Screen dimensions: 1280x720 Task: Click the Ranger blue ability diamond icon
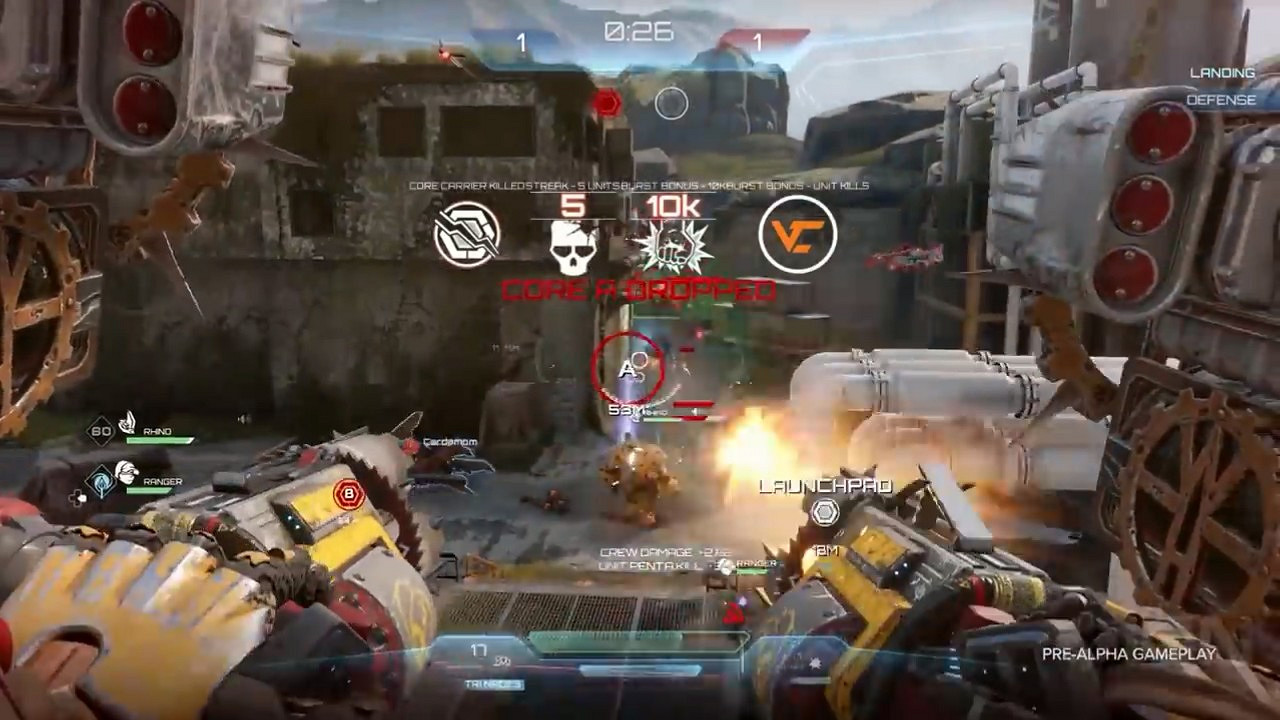pos(100,480)
